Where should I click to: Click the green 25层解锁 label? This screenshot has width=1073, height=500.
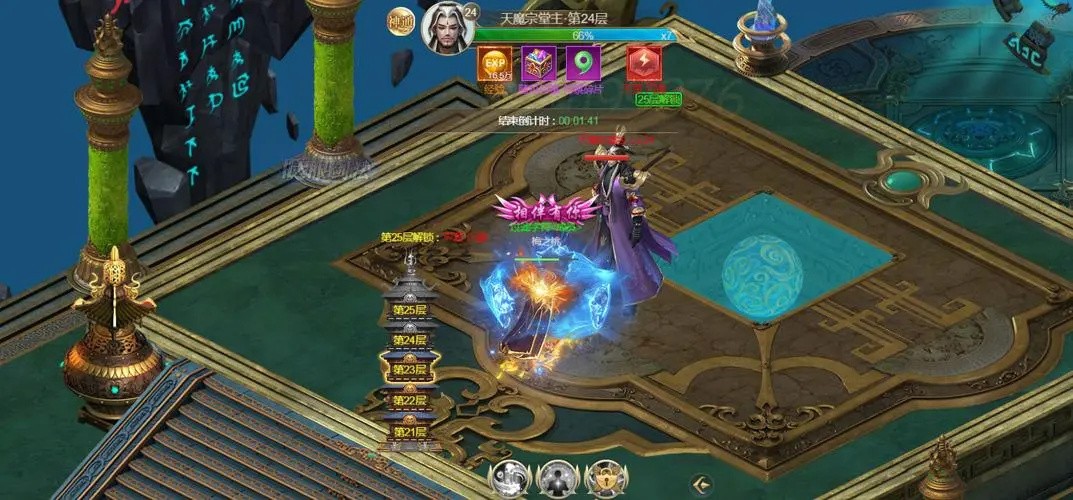click(657, 99)
